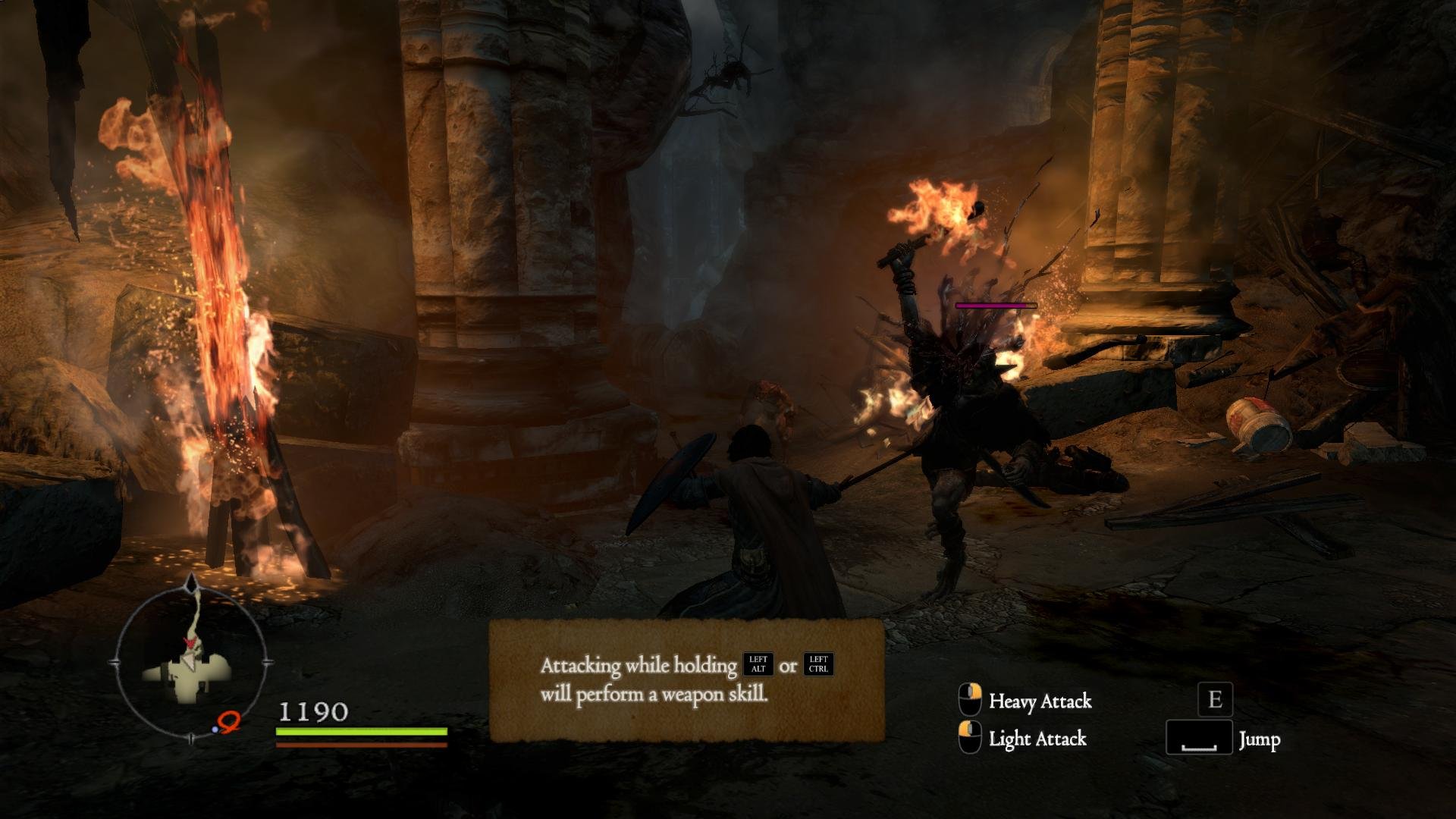Open the circular minimap
Viewport: 1456px width, 819px height.
coord(190,663)
